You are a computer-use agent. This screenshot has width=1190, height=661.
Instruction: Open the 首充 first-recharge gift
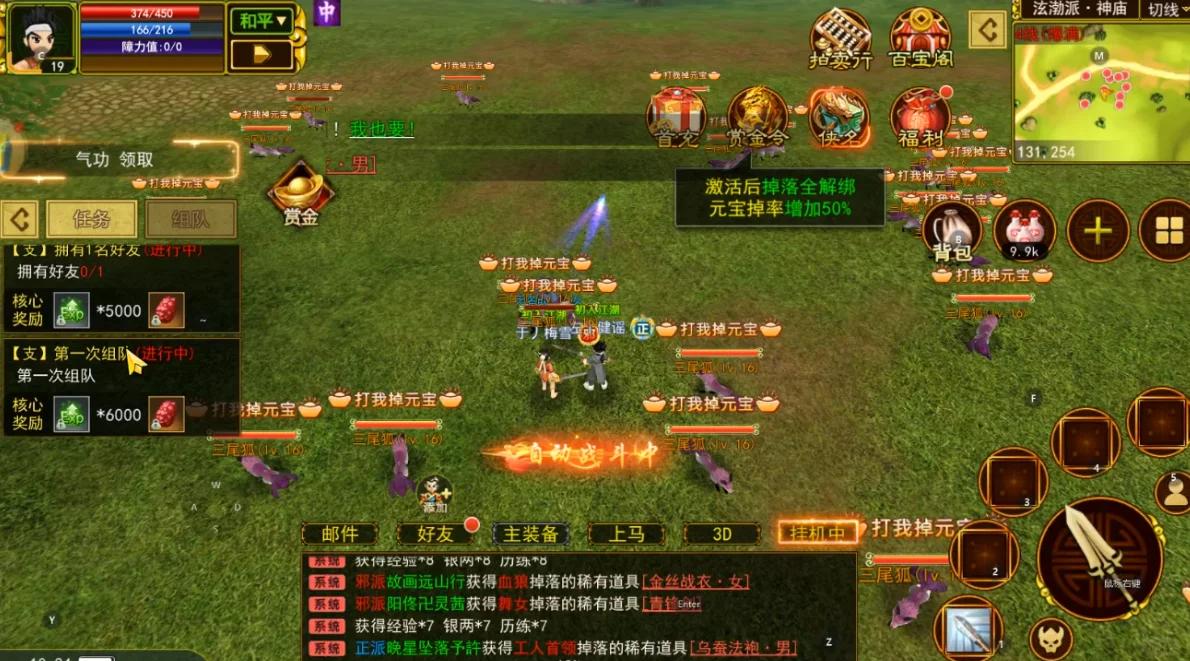(x=677, y=115)
